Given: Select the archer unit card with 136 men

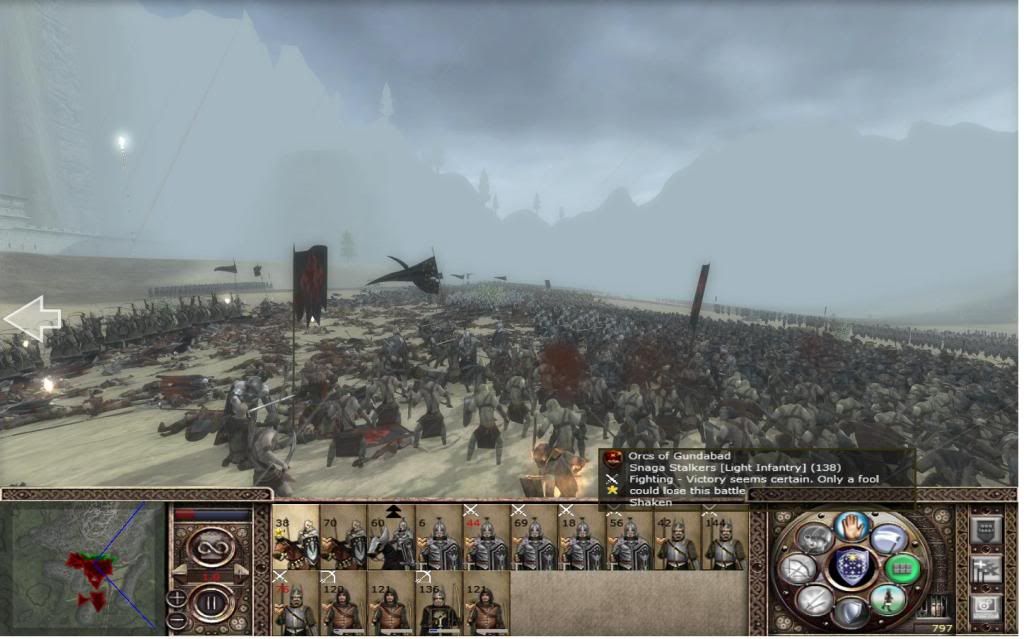Looking at the screenshot, I should point(439,606).
